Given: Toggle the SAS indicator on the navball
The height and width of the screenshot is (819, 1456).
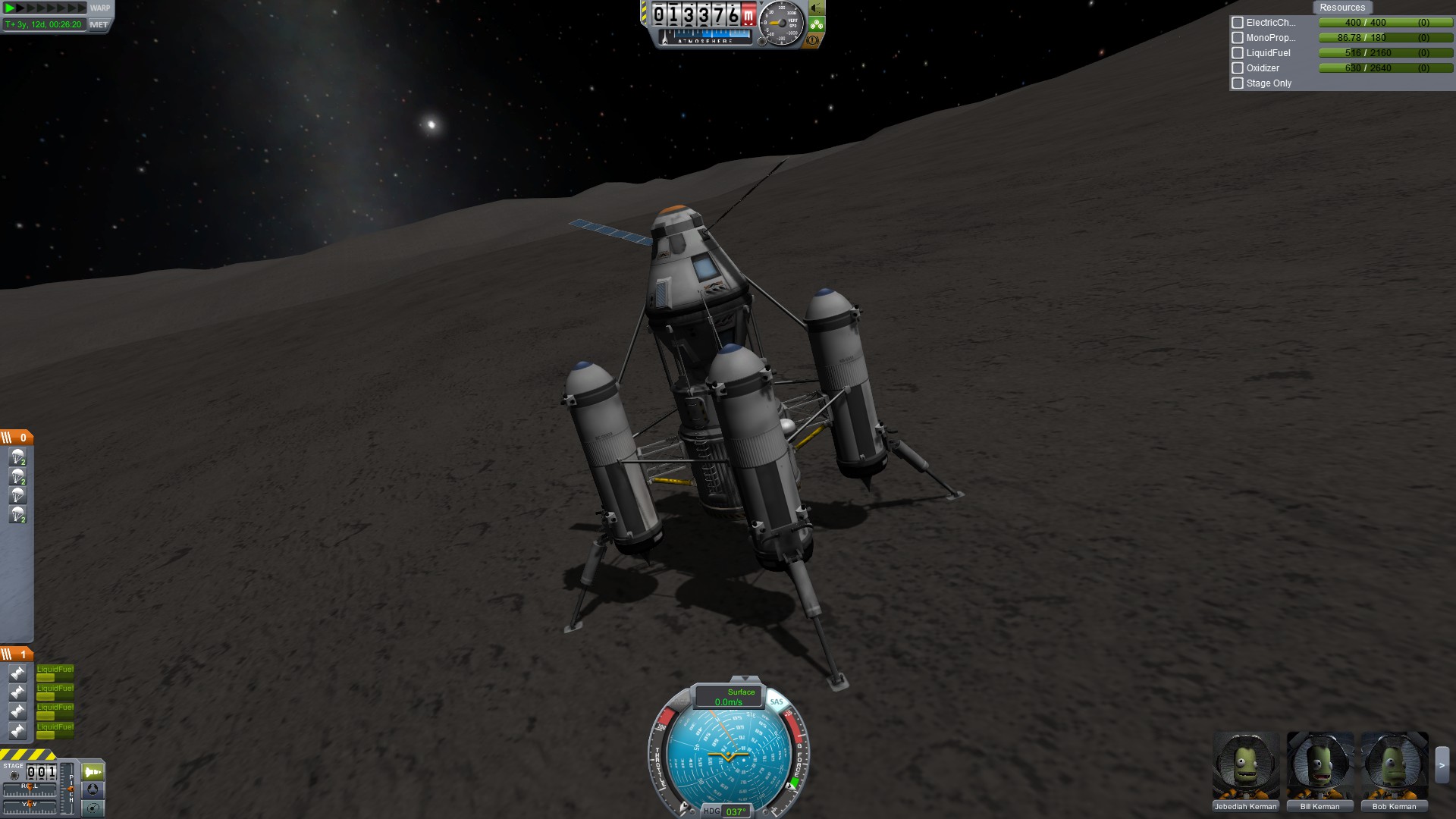Looking at the screenshot, I should pyautogui.click(x=777, y=701).
